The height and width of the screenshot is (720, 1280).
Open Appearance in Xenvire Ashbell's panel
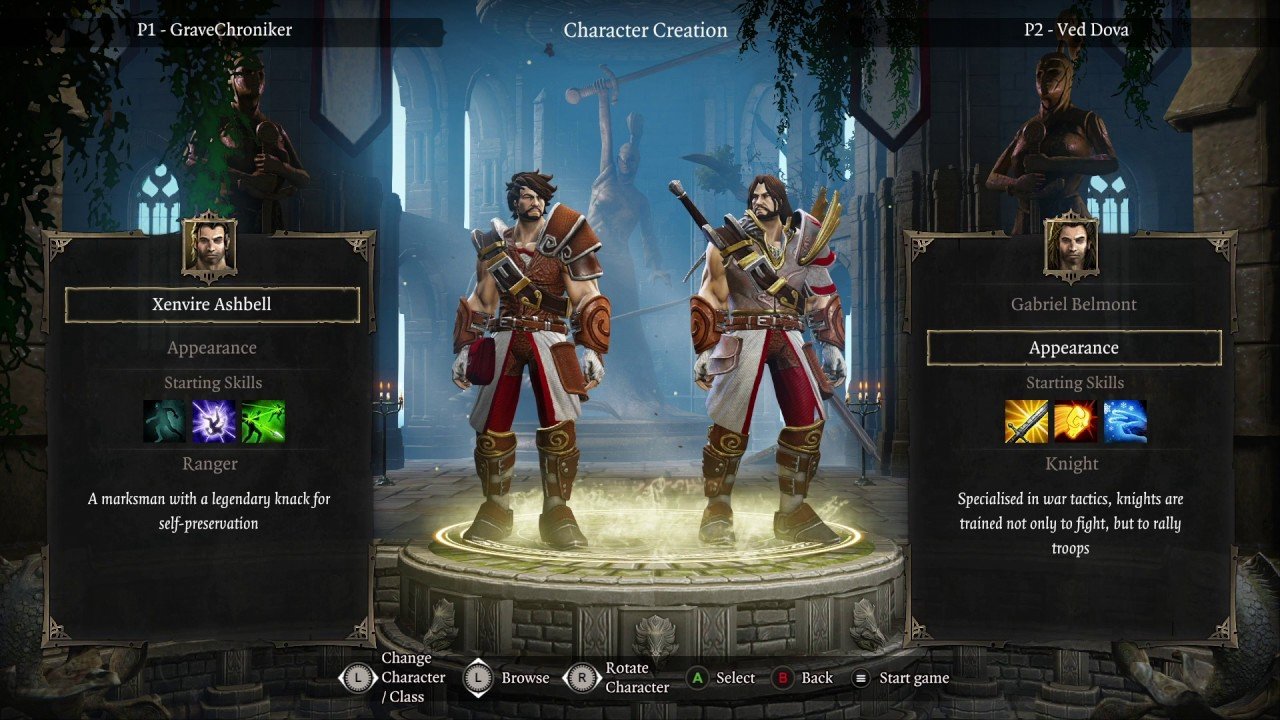(212, 348)
